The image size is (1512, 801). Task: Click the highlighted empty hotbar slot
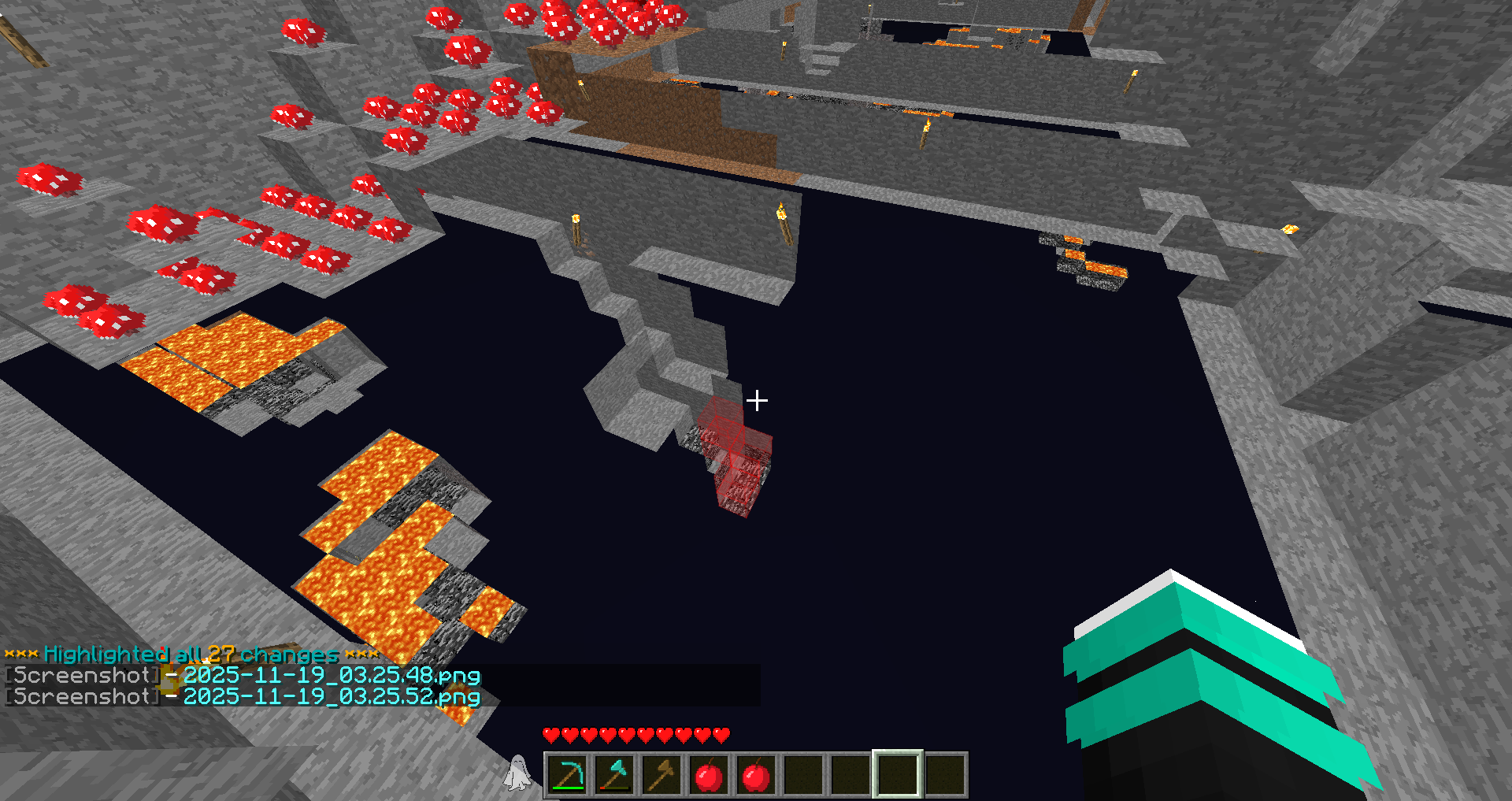tap(897, 775)
